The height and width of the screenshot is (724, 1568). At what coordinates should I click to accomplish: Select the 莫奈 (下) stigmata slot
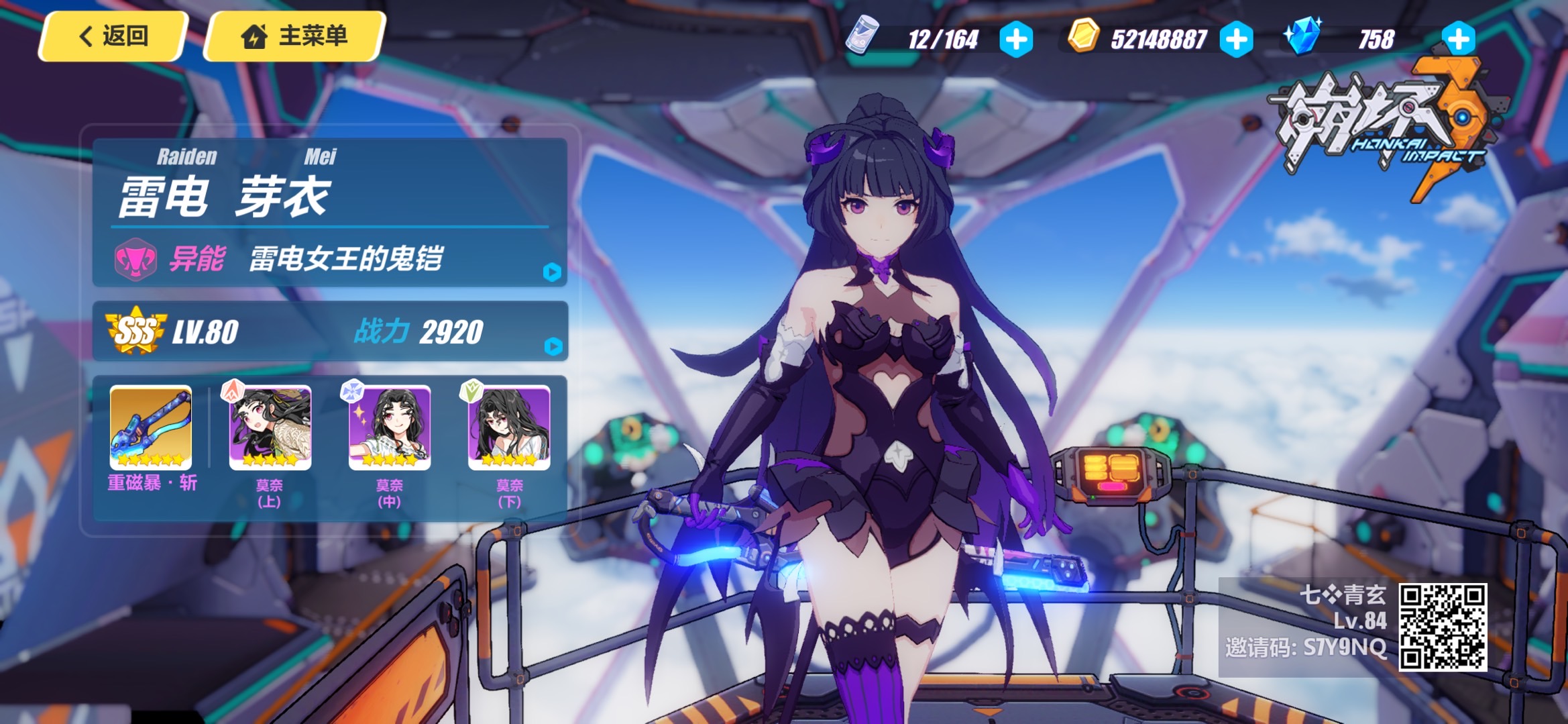(509, 428)
